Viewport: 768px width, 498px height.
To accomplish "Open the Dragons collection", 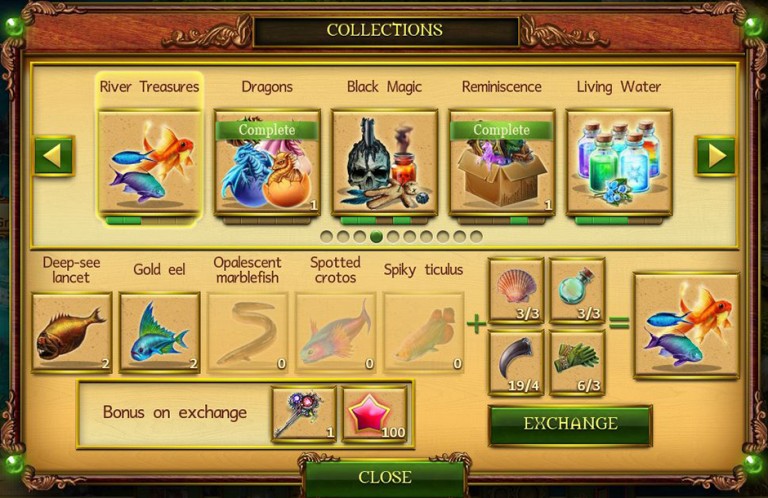I will coord(267,161).
